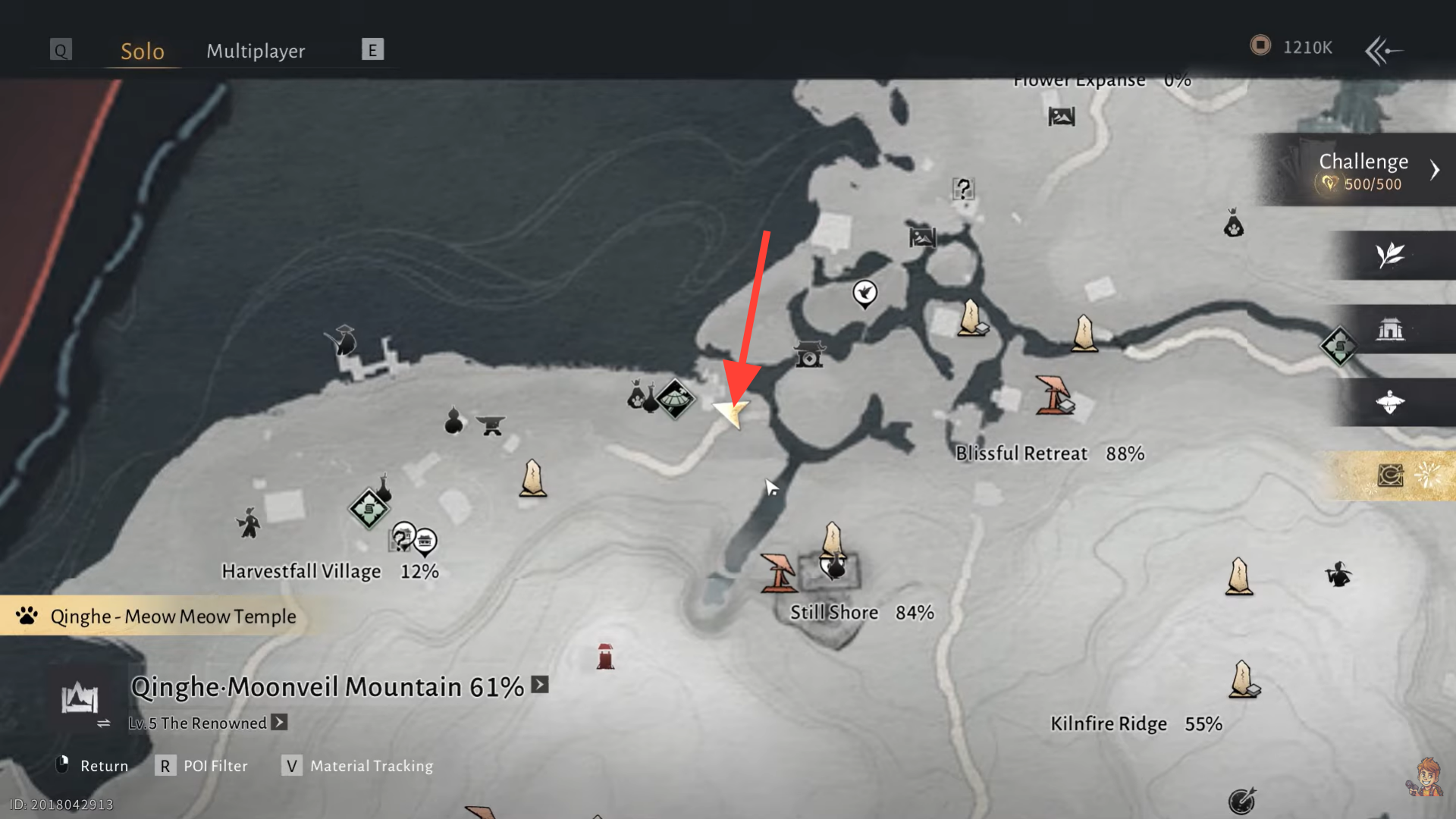1456x819 pixels.
Task: Open the Challenge 500/500 panel
Action: [1365, 171]
